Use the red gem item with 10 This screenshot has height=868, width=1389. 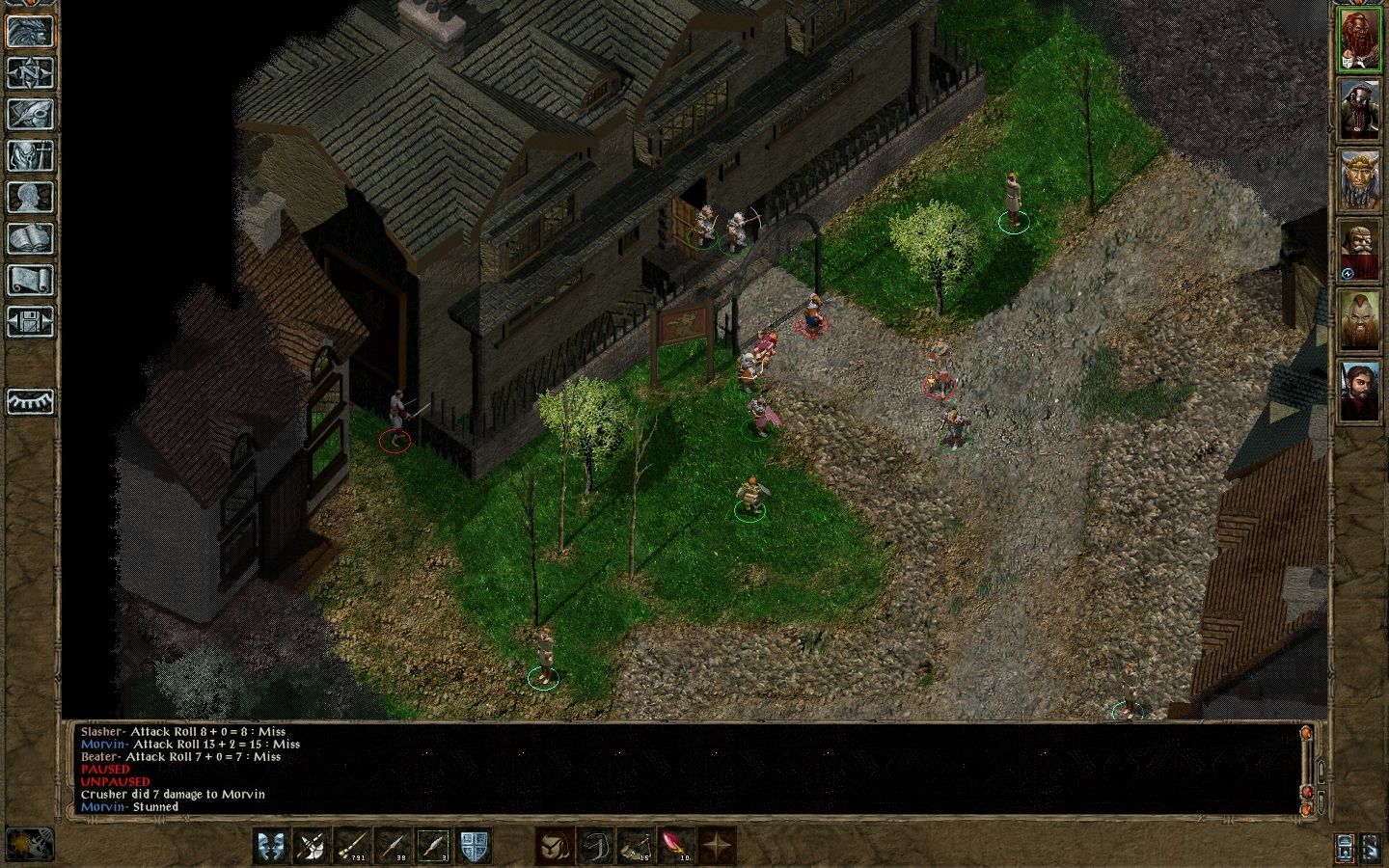[676, 846]
